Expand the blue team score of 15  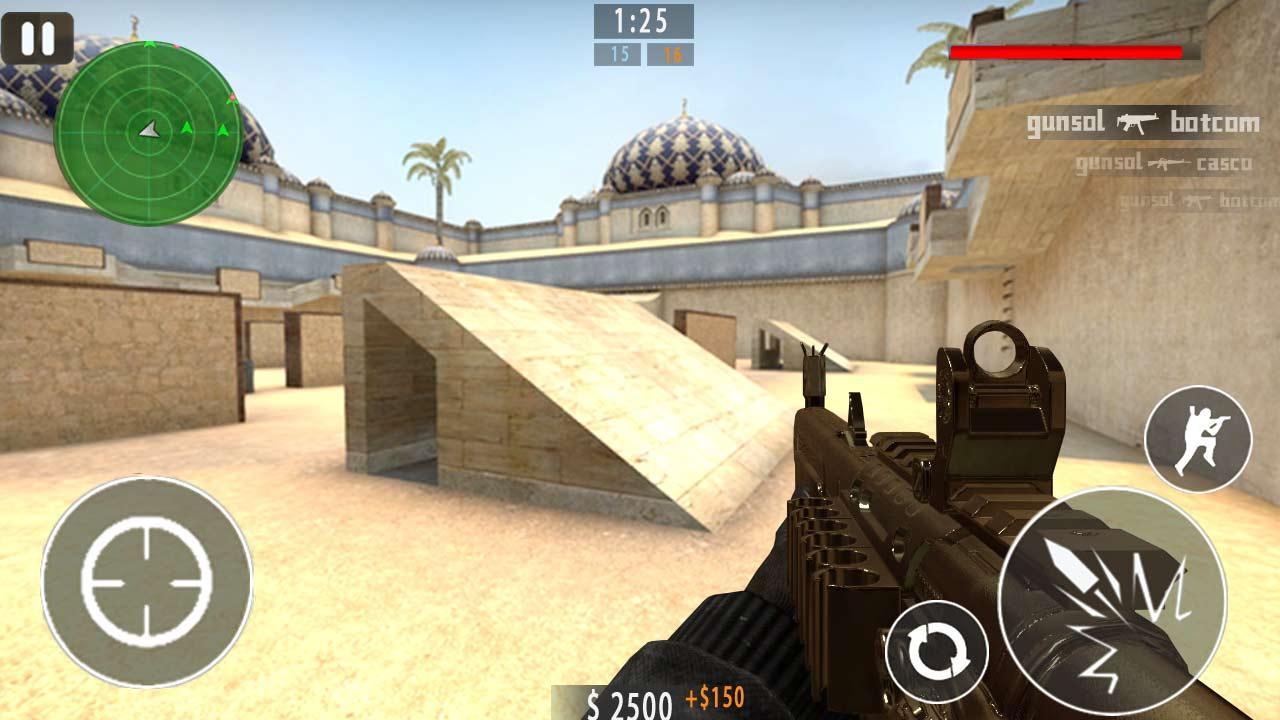coord(617,53)
